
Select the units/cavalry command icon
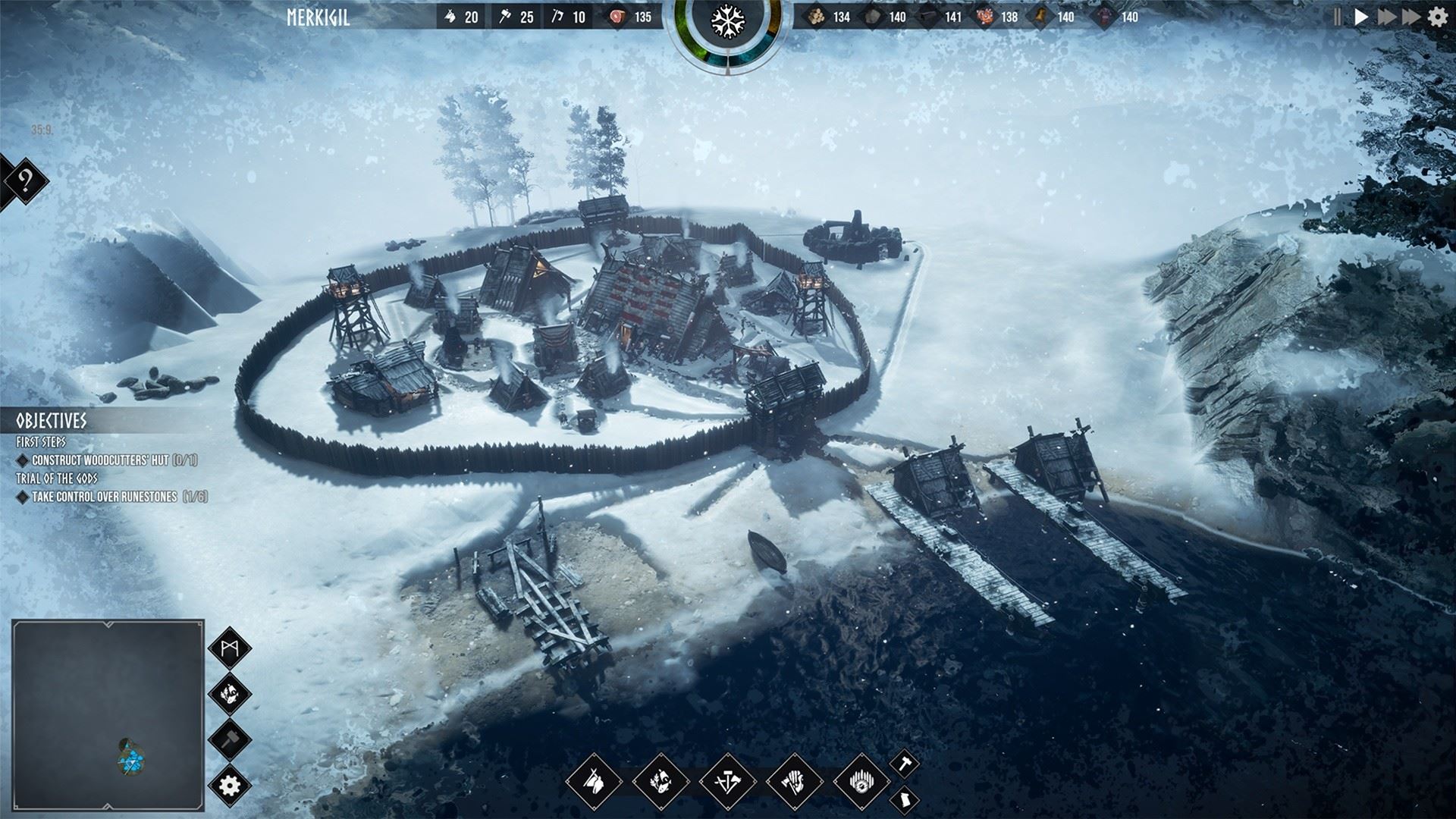pos(595,781)
